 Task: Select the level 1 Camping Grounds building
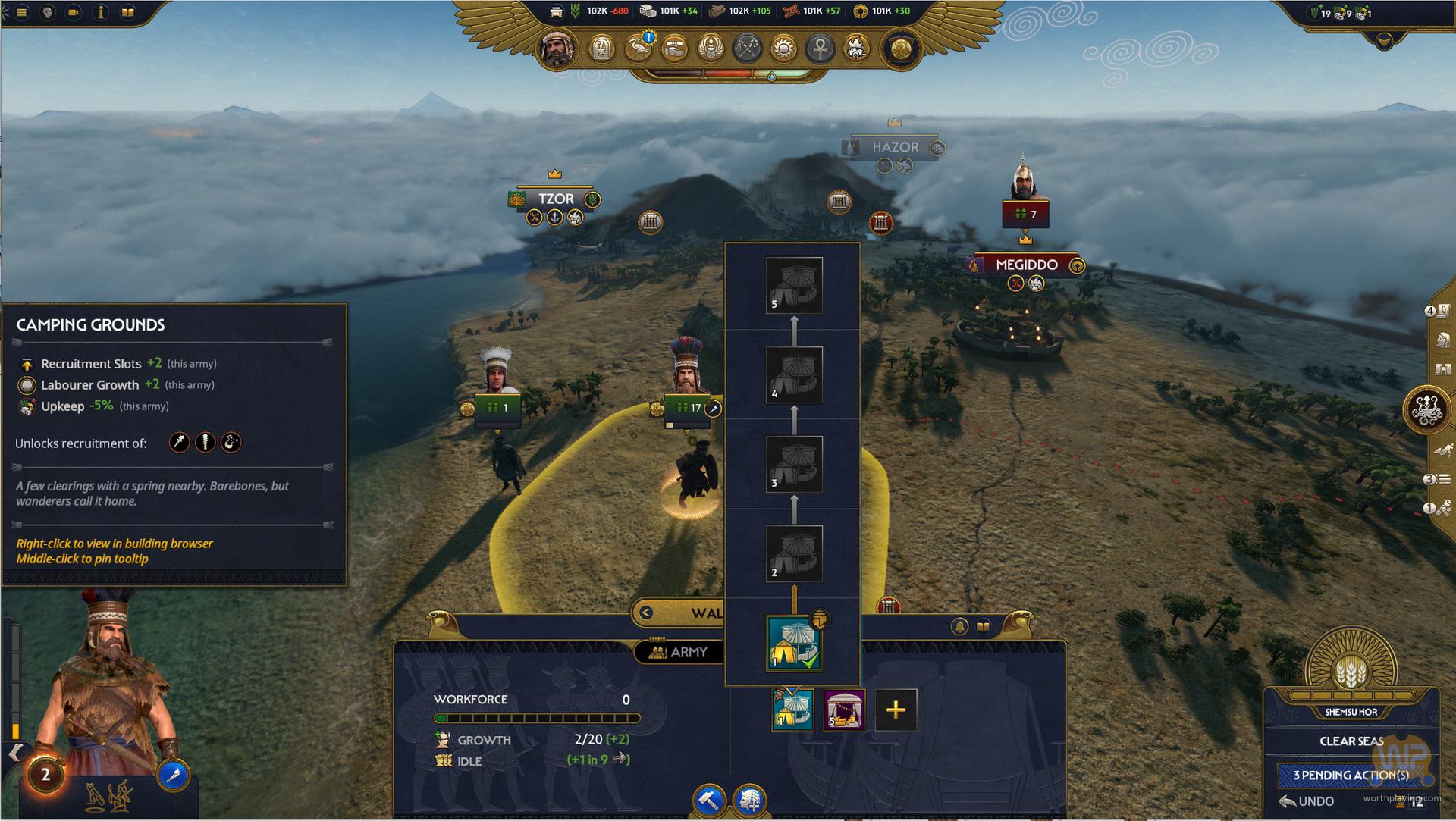coord(793,644)
